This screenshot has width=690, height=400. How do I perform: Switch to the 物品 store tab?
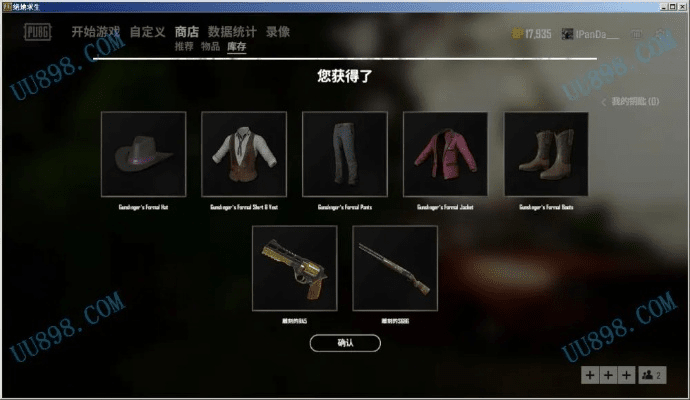pos(210,47)
